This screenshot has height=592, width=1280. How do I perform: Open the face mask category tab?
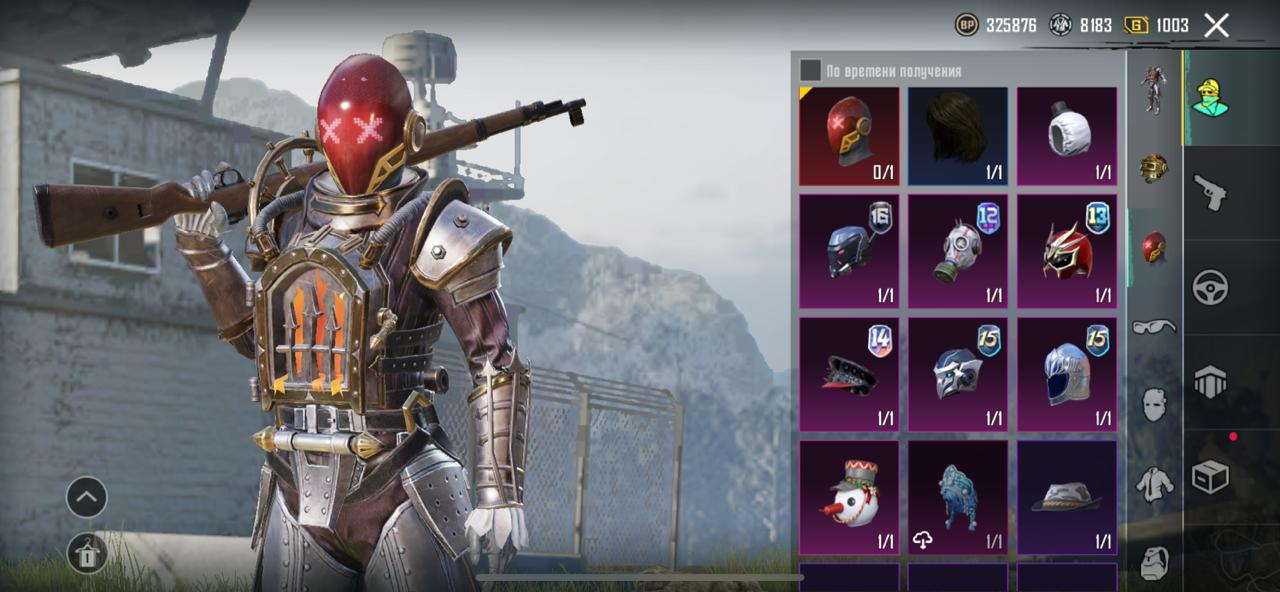[1154, 404]
